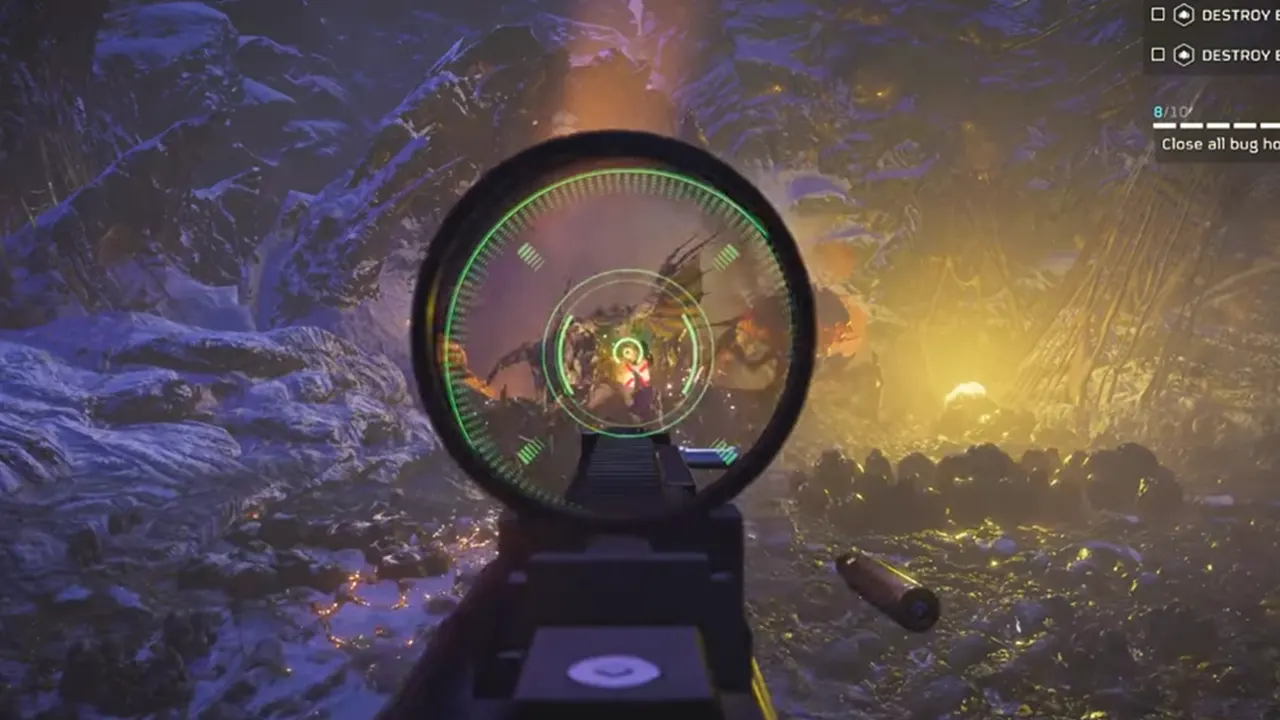Check the second DESTROY objective checkbox
This screenshot has height=720, width=1280.
1157,55
